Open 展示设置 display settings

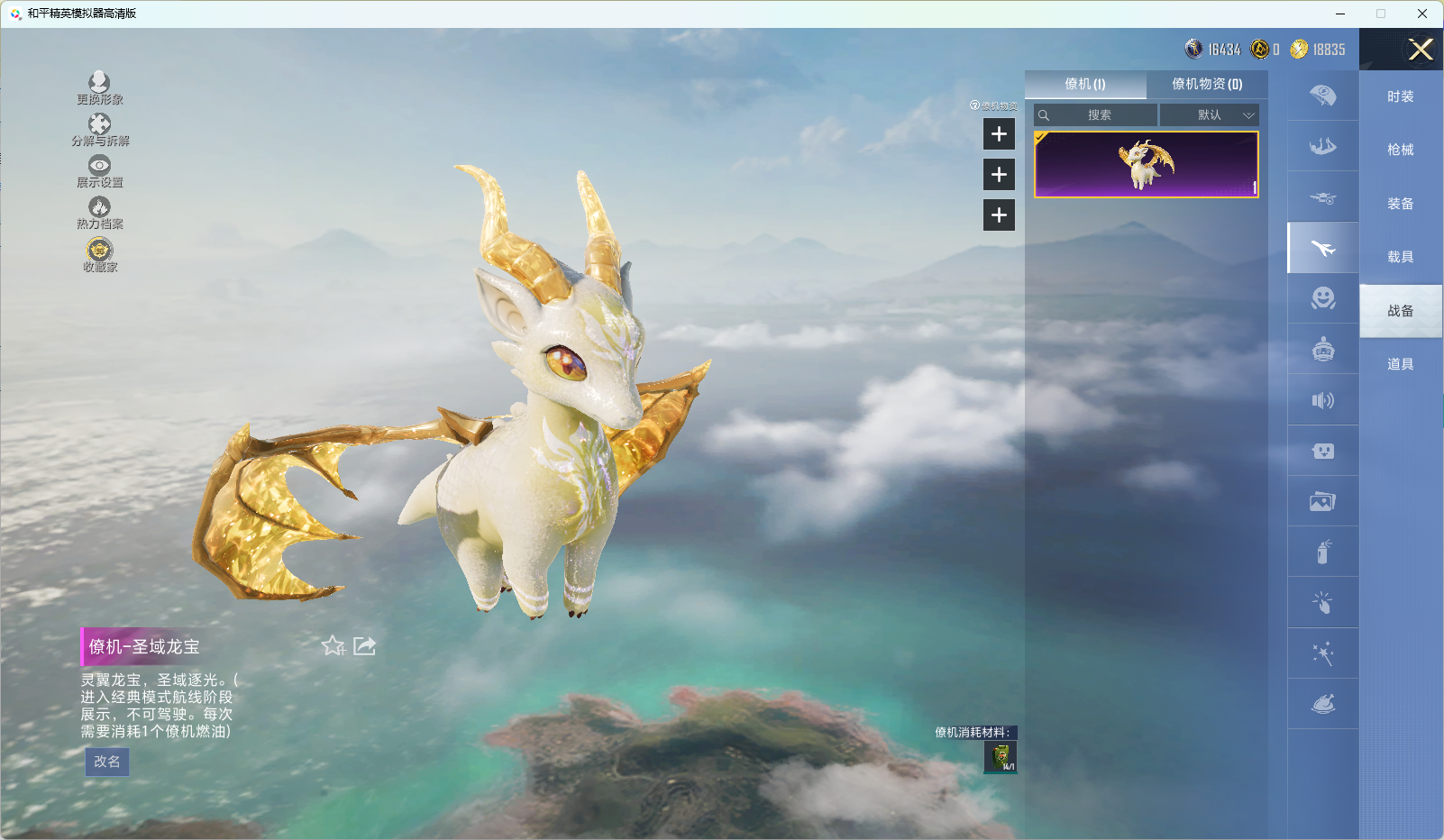(99, 171)
